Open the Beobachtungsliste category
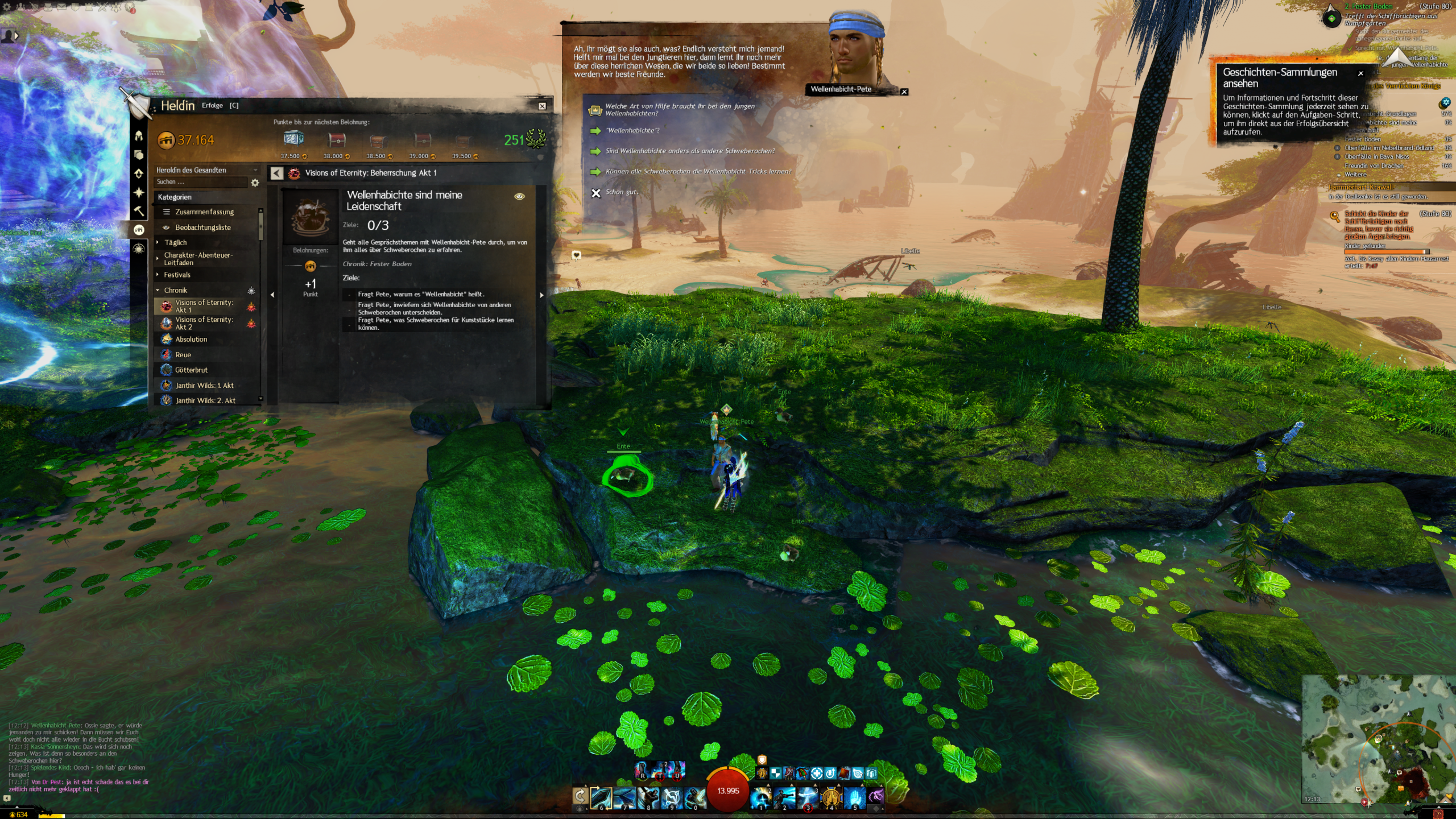 pyautogui.click(x=202, y=227)
